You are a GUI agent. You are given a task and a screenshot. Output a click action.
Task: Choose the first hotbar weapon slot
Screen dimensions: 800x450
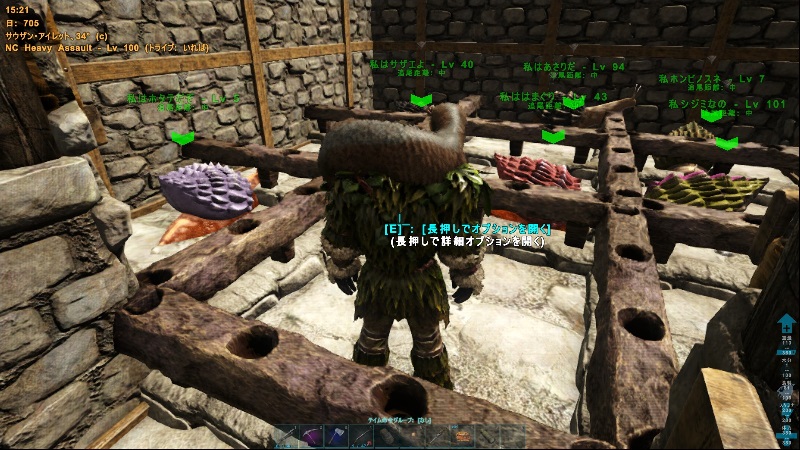[286, 437]
